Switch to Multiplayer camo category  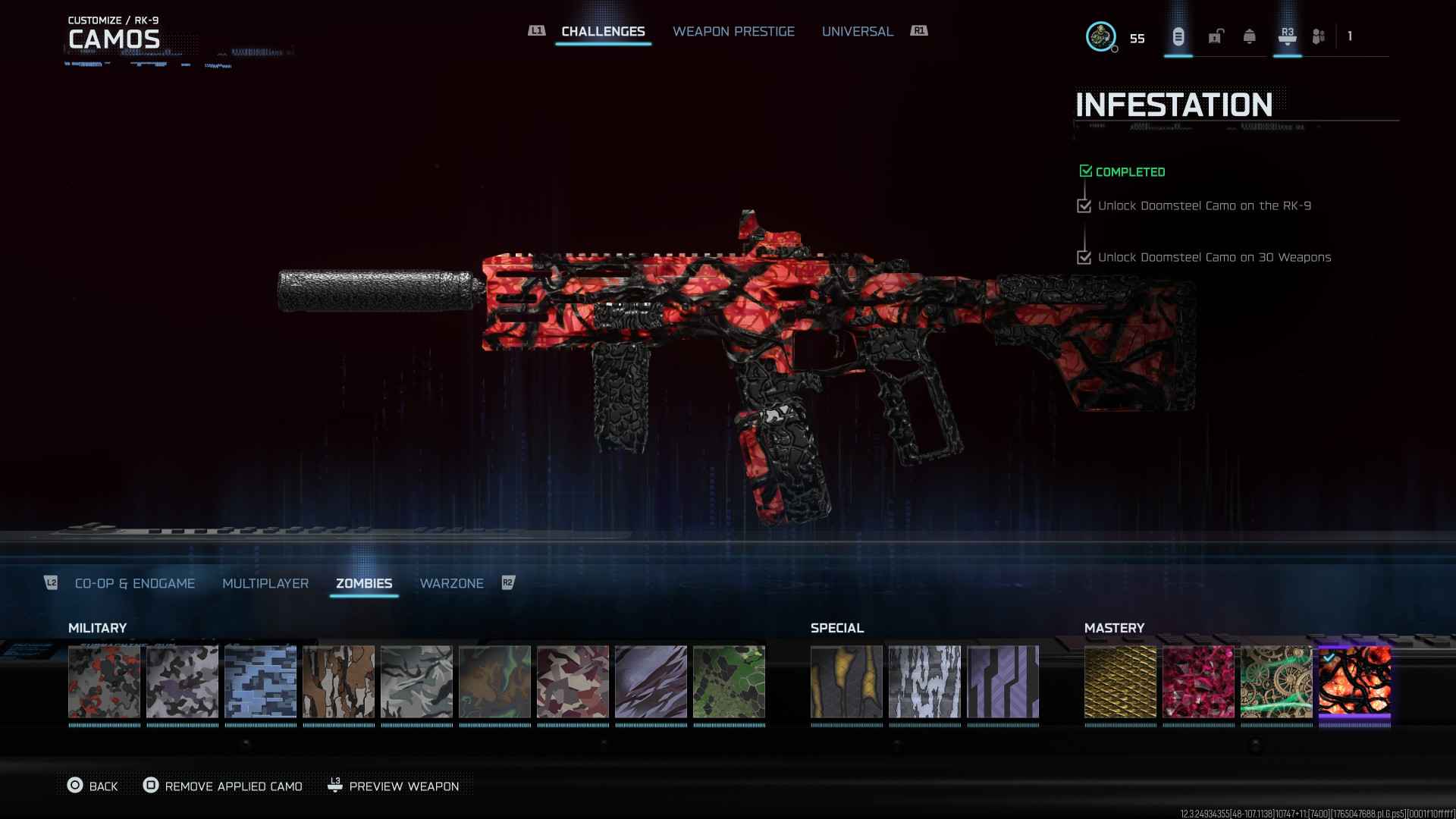tap(265, 583)
